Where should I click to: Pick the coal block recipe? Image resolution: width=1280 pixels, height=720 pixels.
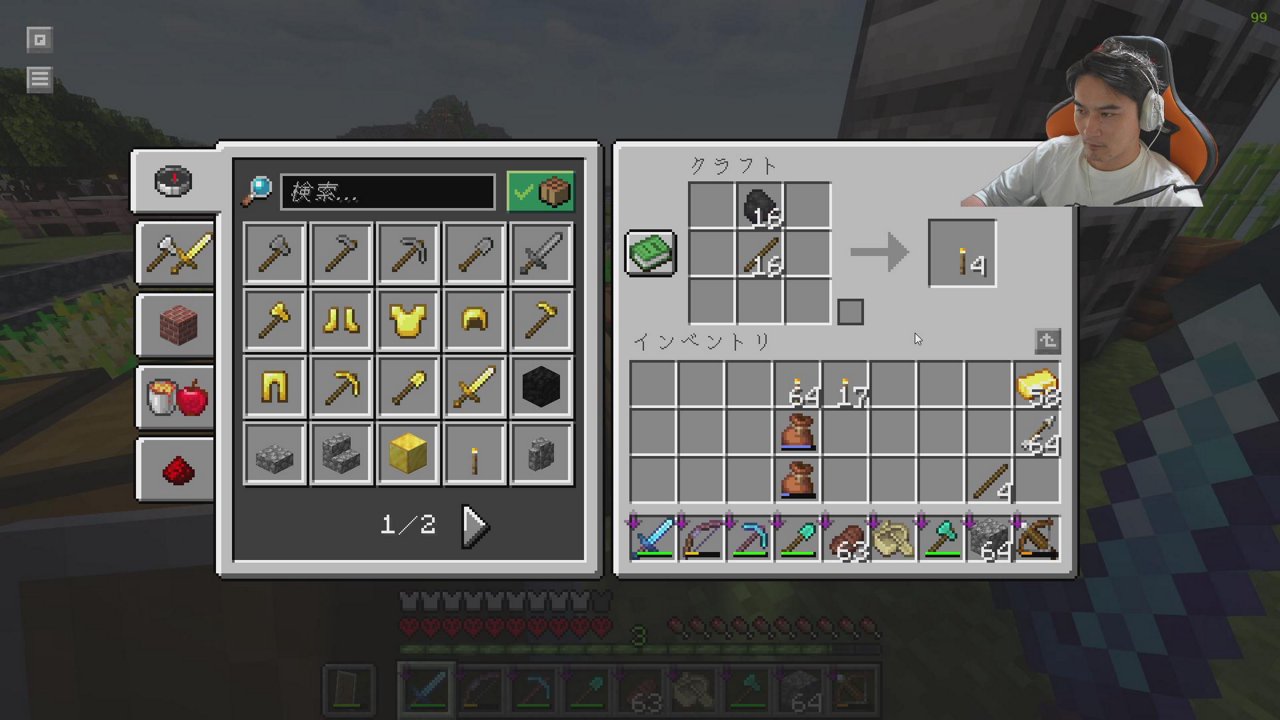coord(542,387)
